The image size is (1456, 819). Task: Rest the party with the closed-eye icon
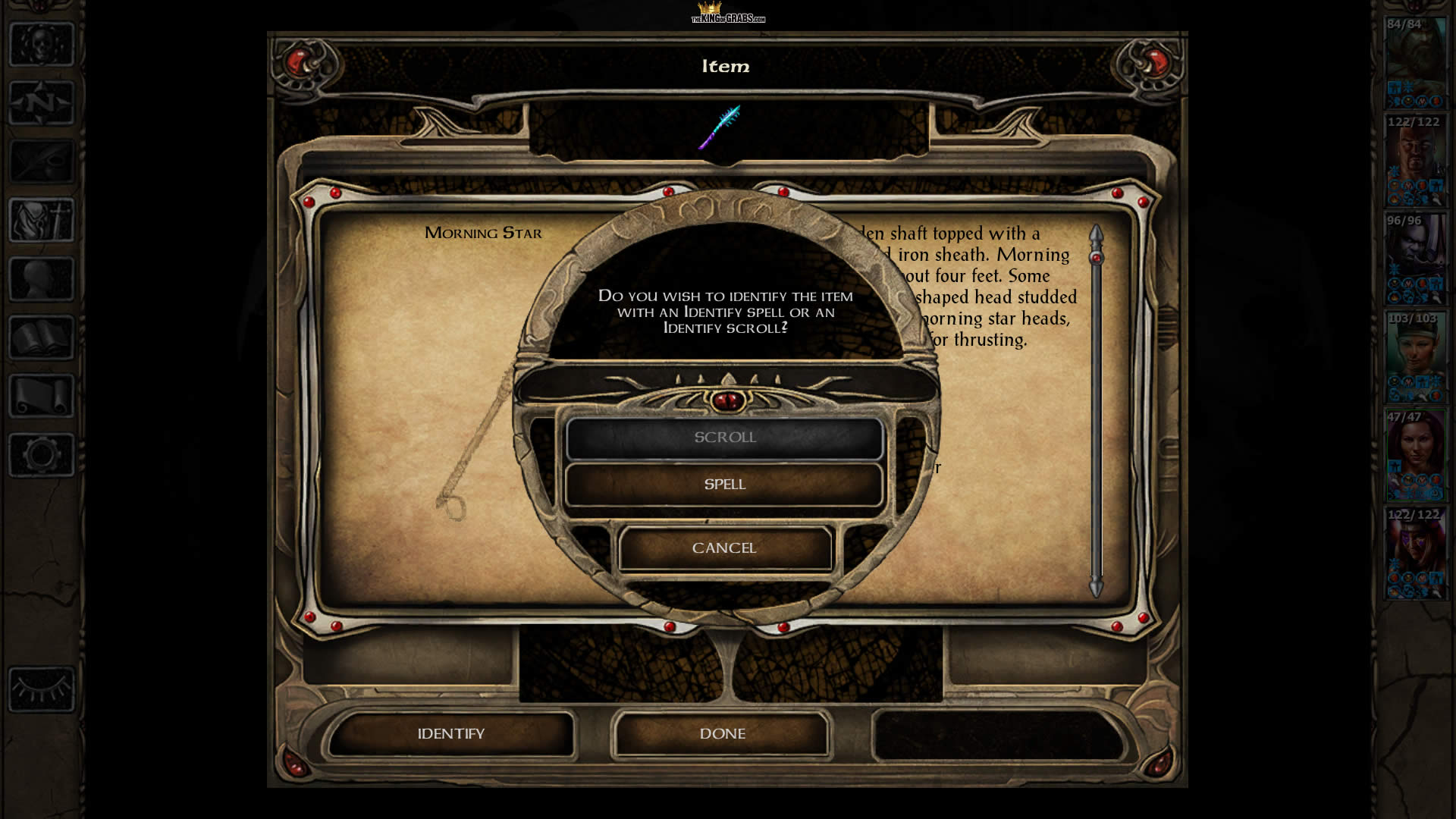click(x=42, y=689)
